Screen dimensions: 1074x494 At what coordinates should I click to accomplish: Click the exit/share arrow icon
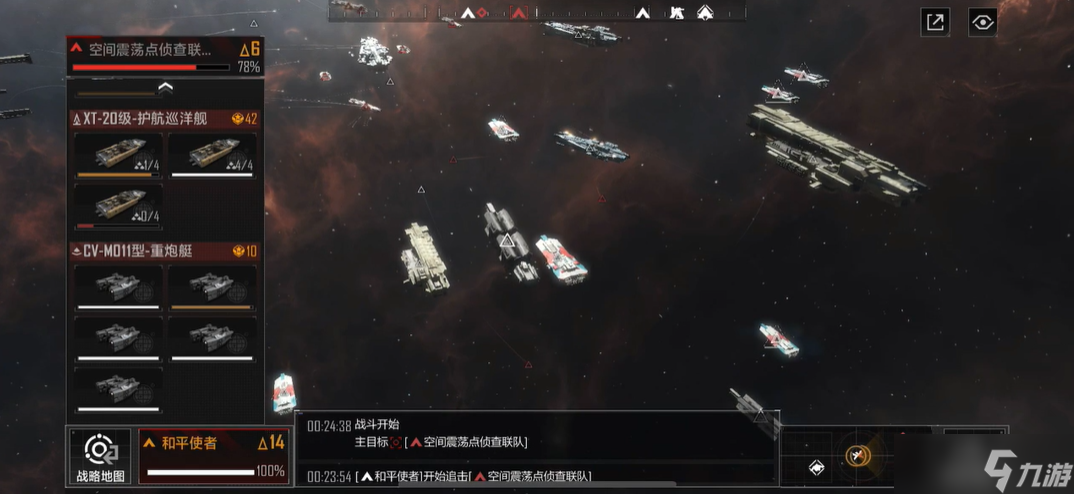[935, 22]
